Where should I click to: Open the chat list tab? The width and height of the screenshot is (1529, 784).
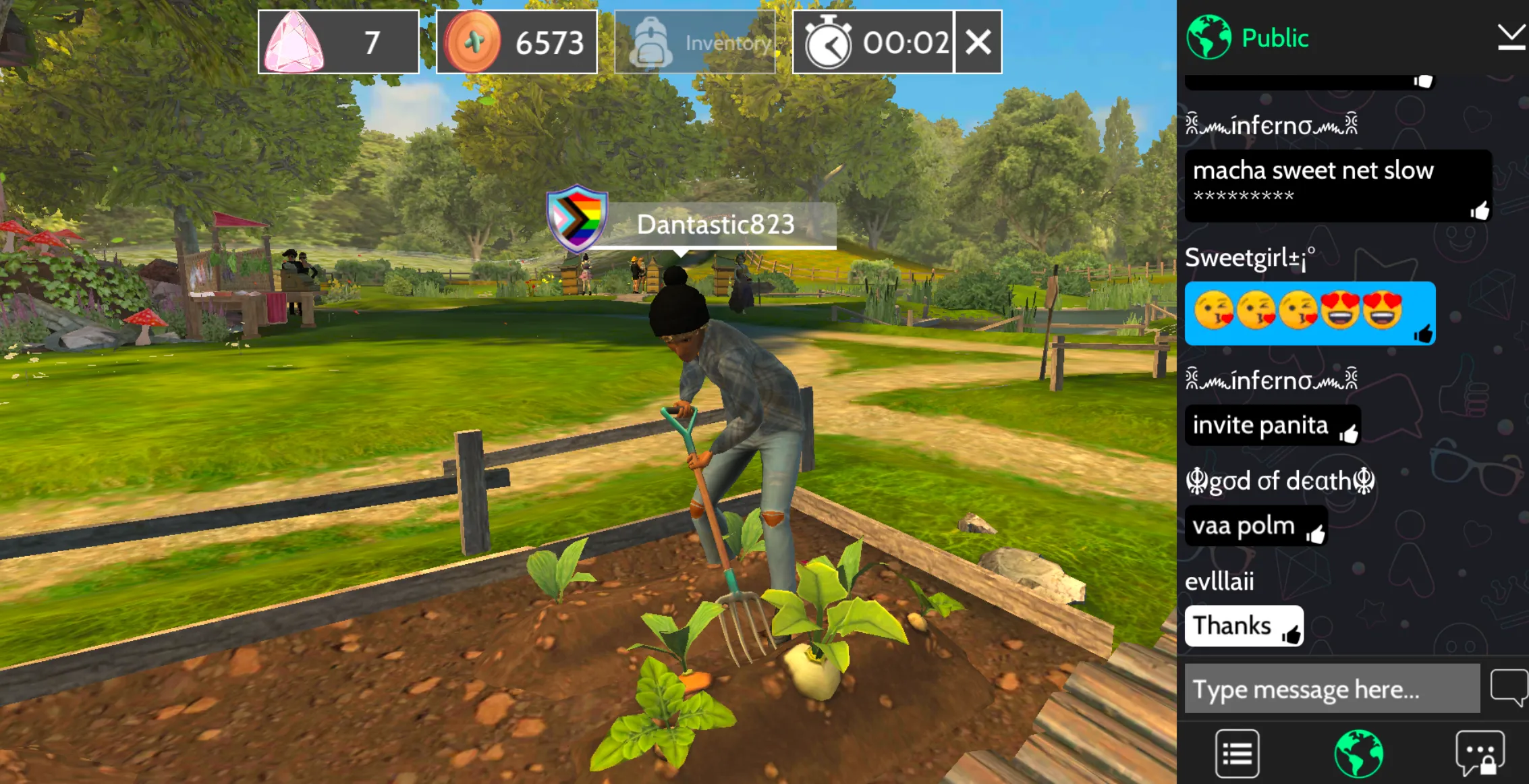tap(1237, 753)
